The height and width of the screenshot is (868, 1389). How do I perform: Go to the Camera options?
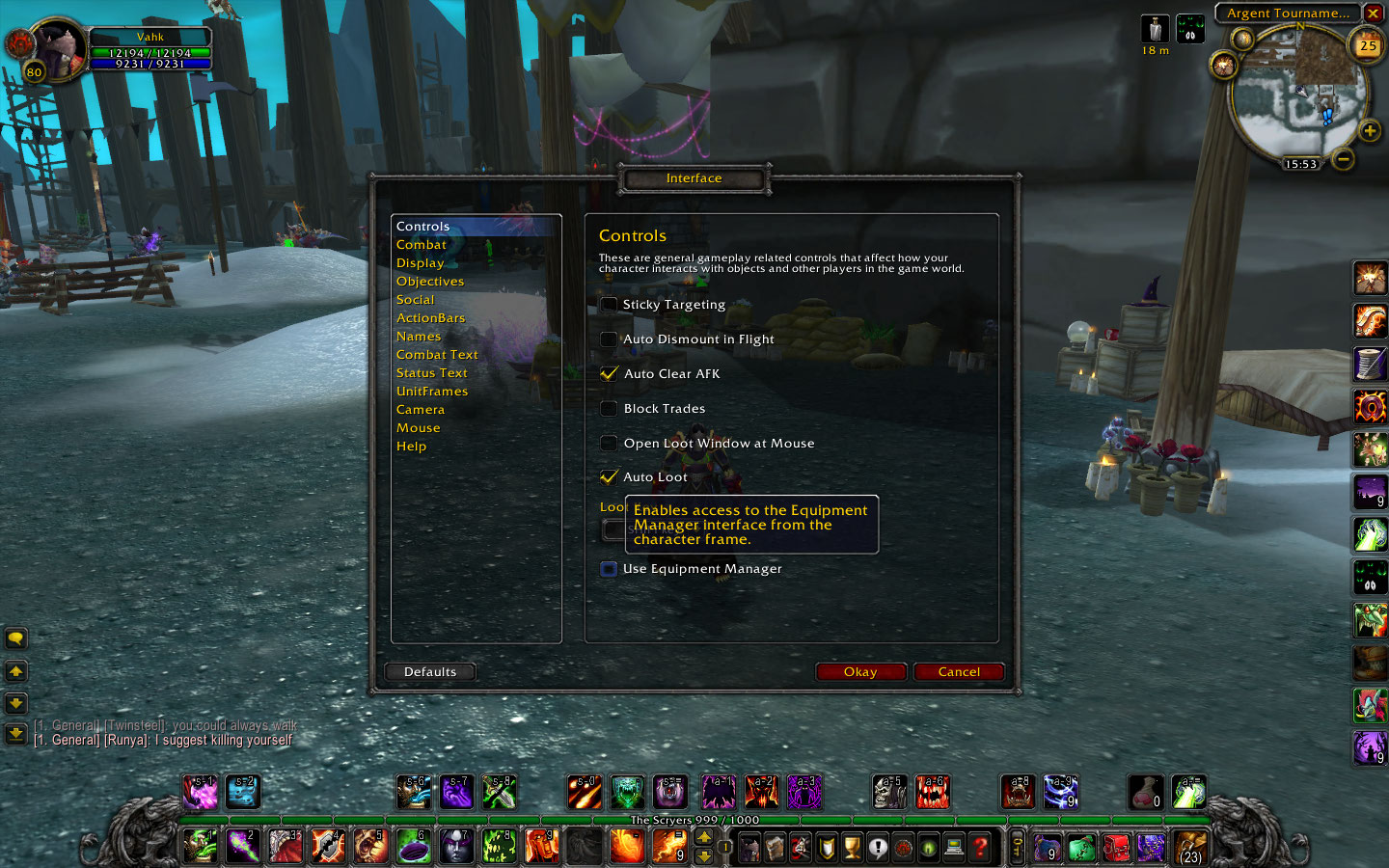tap(421, 410)
